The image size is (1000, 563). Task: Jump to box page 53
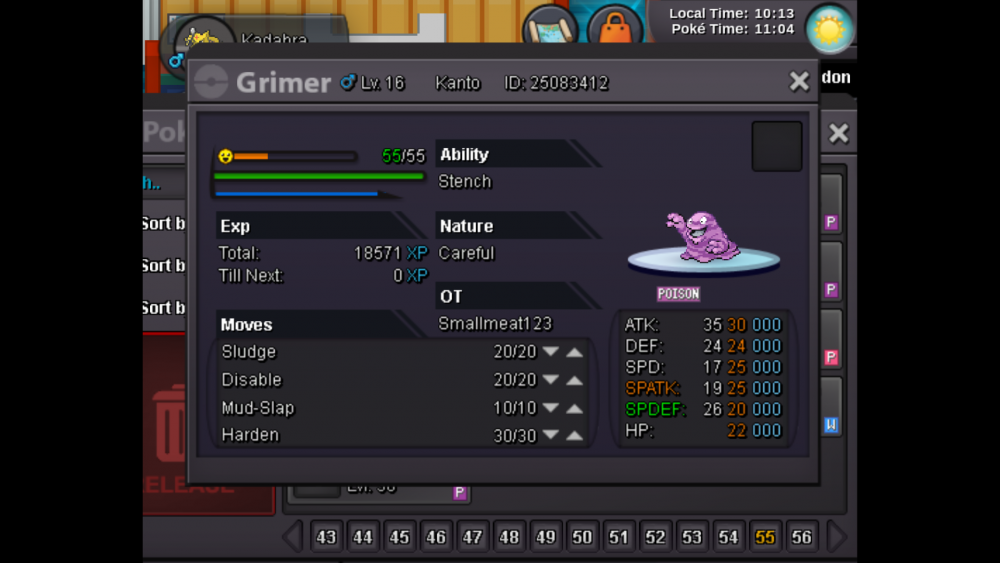(692, 537)
